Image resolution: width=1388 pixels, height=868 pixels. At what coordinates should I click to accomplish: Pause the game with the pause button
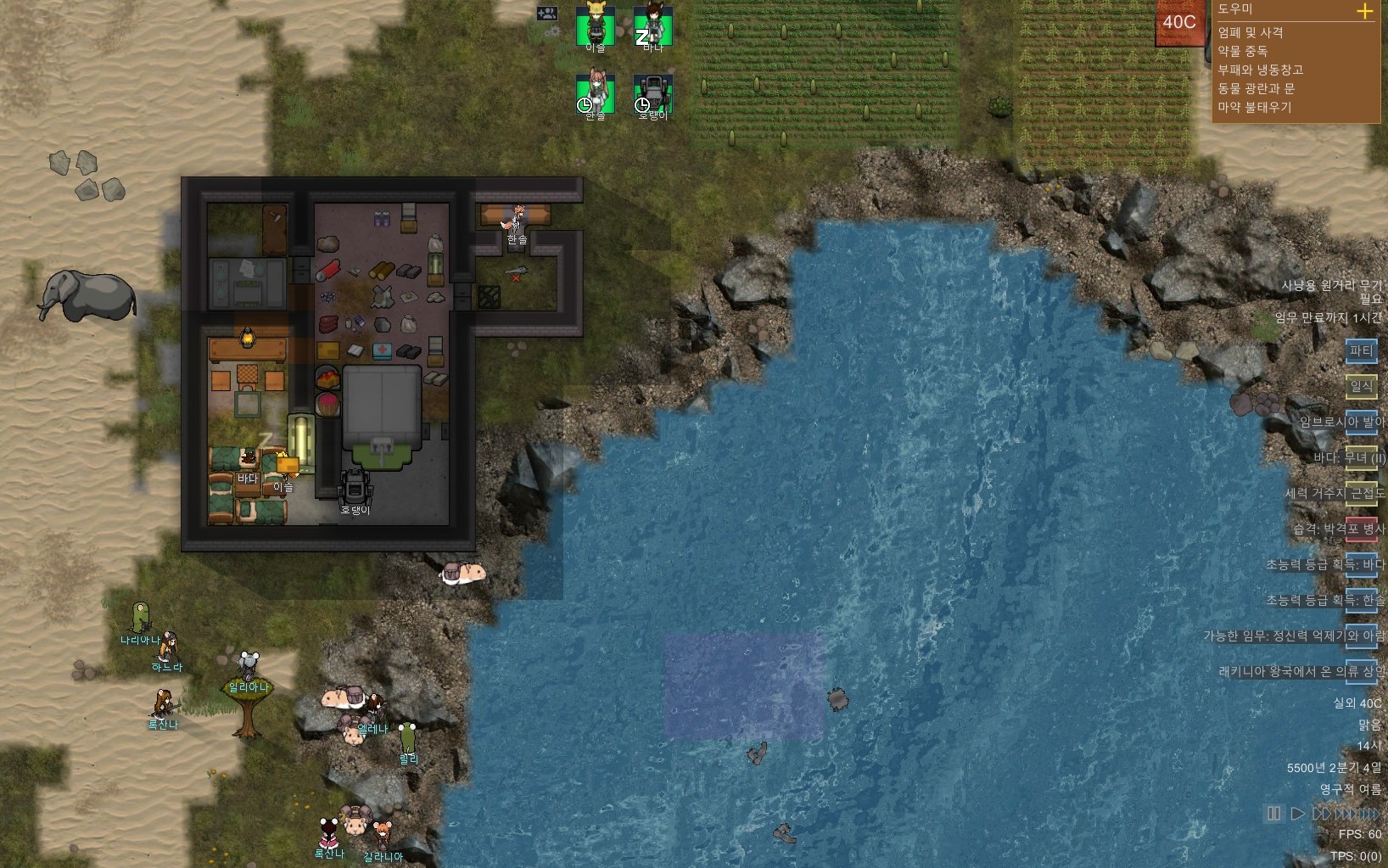pos(1274,814)
